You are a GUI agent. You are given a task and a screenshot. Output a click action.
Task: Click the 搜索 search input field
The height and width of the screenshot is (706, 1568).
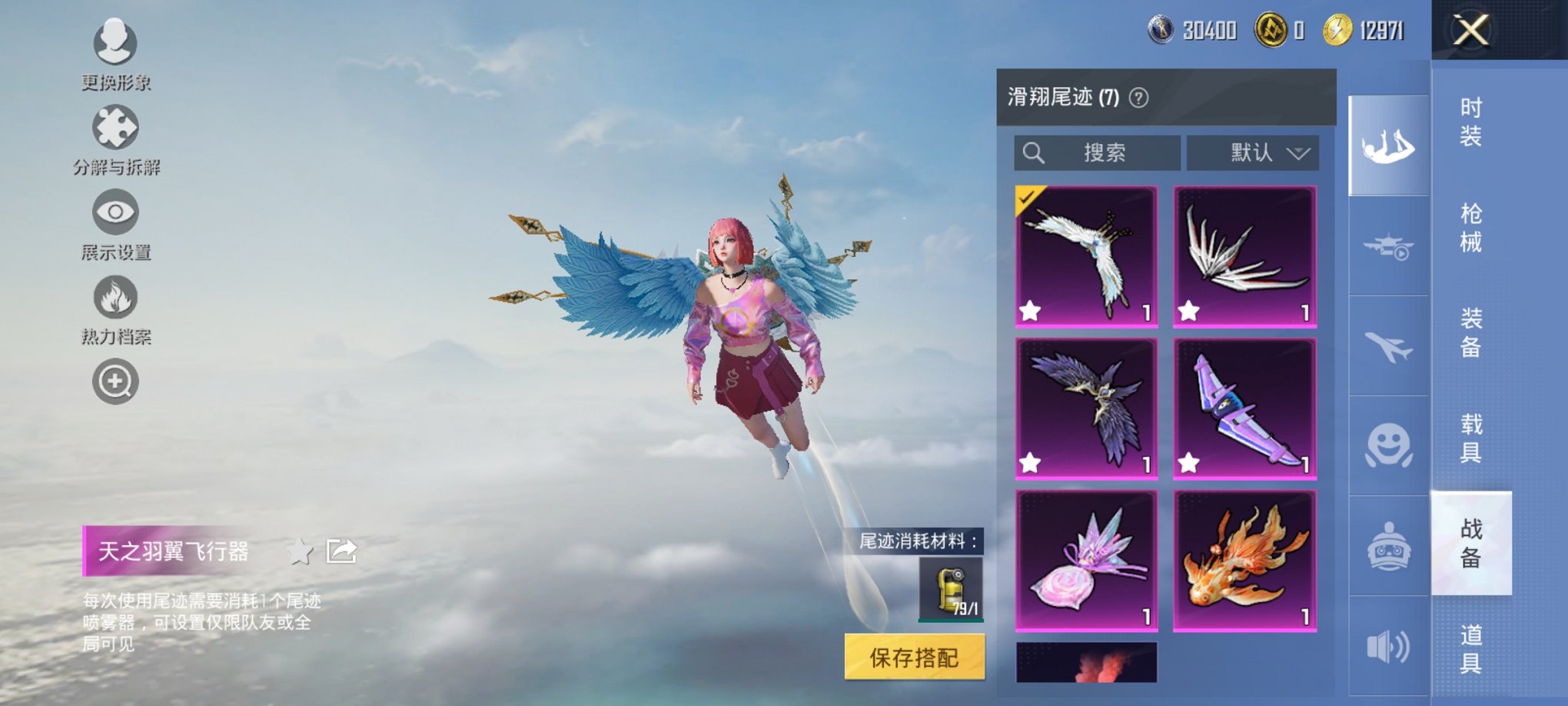1099,153
